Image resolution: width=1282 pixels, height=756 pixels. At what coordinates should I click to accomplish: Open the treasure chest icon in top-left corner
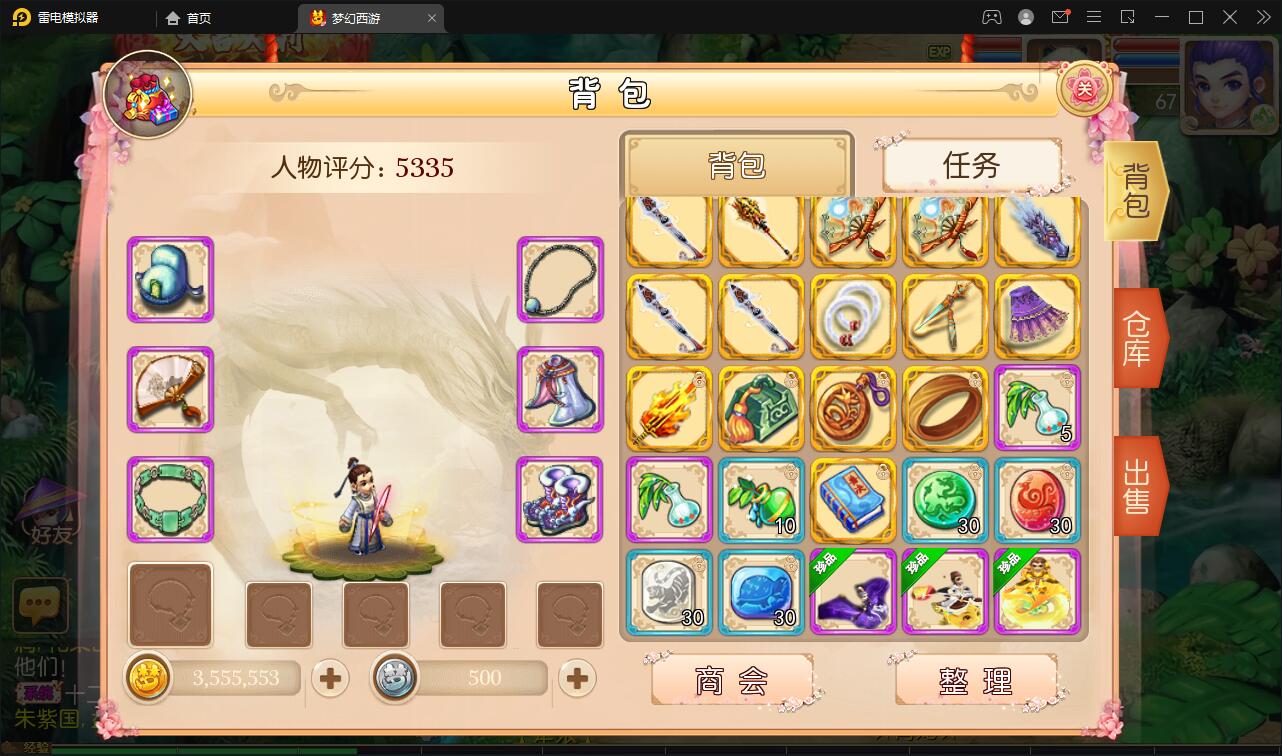(x=148, y=93)
